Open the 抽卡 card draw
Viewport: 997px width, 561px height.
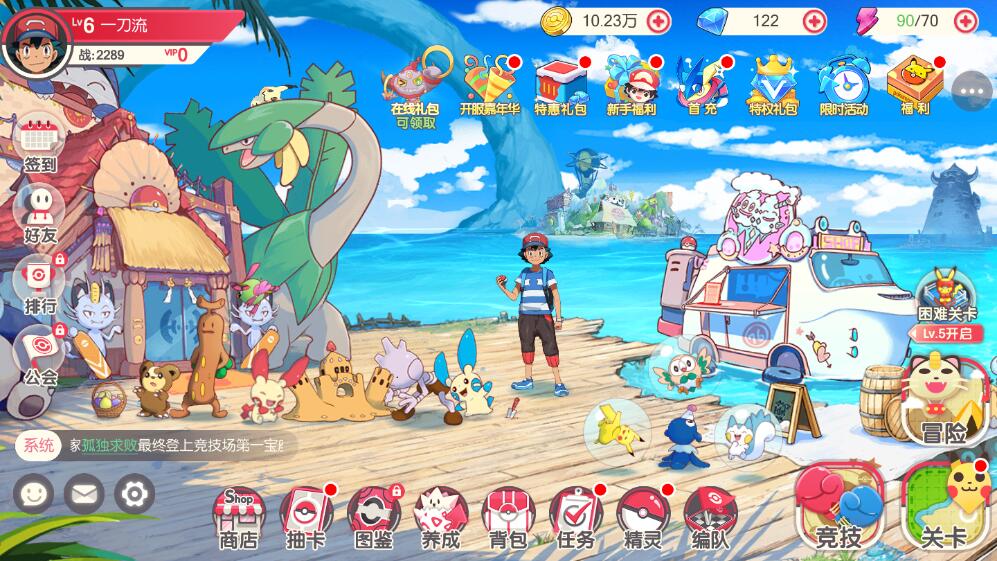pos(305,516)
